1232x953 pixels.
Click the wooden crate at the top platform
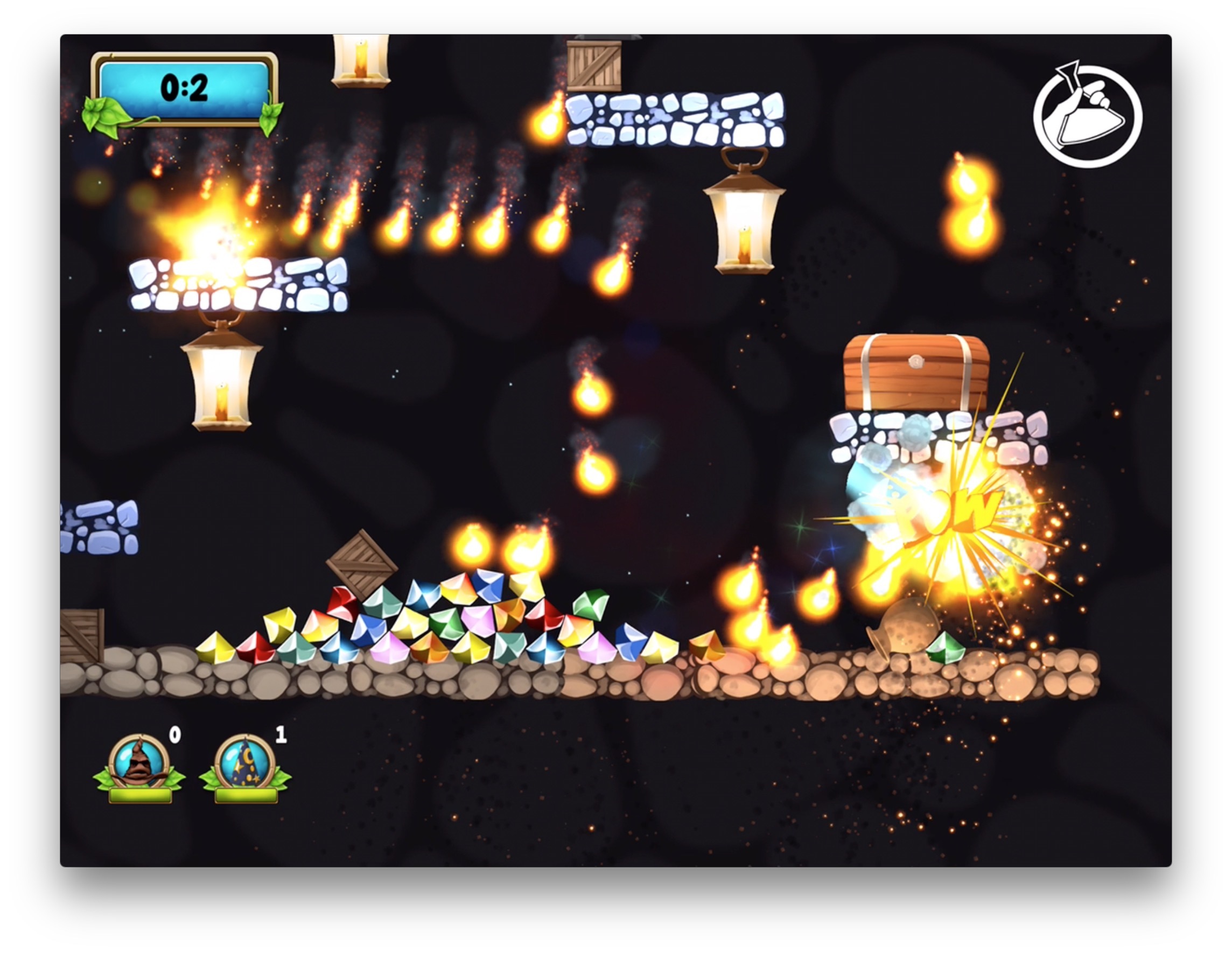(x=595, y=65)
